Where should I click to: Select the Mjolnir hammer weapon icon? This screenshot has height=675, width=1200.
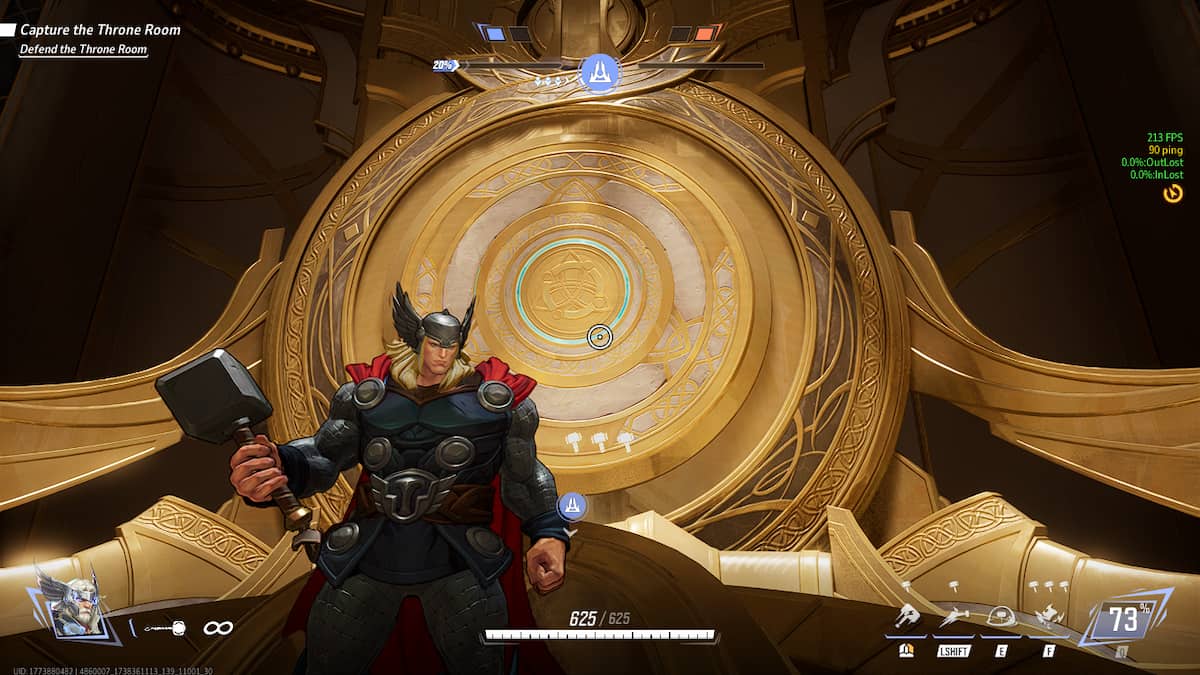tap(163, 628)
